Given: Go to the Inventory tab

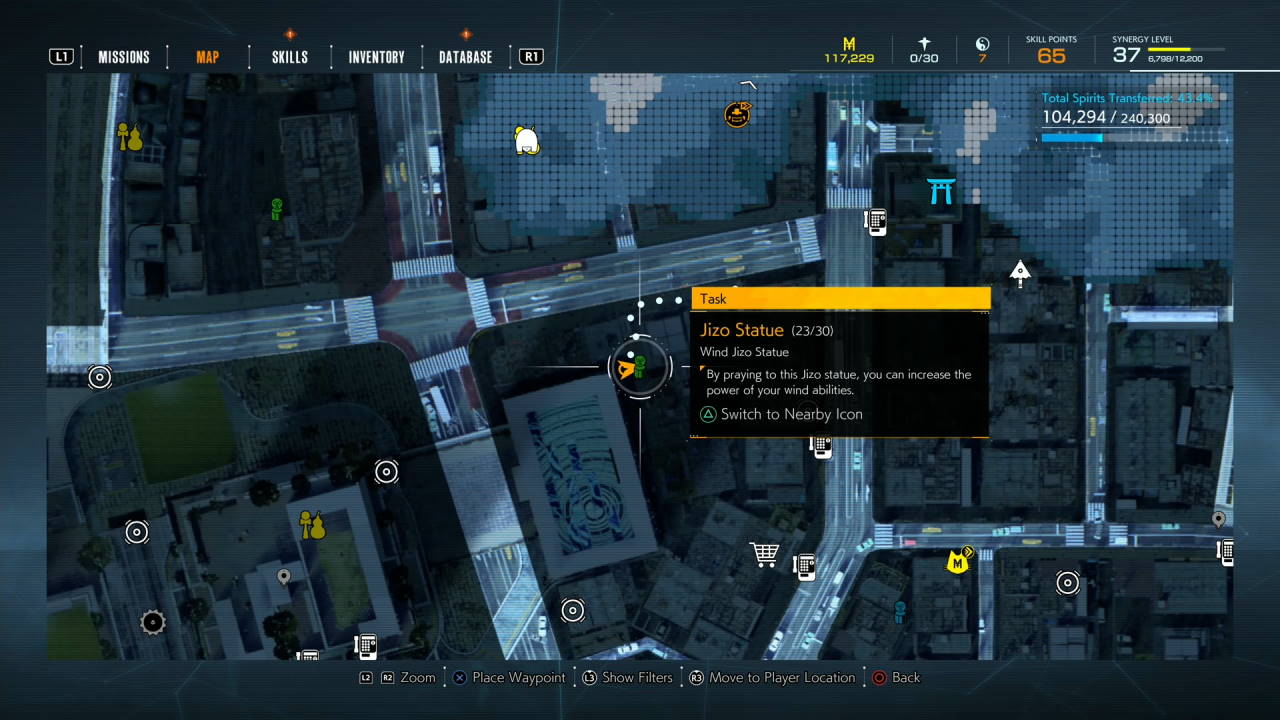Looking at the screenshot, I should [x=376, y=57].
